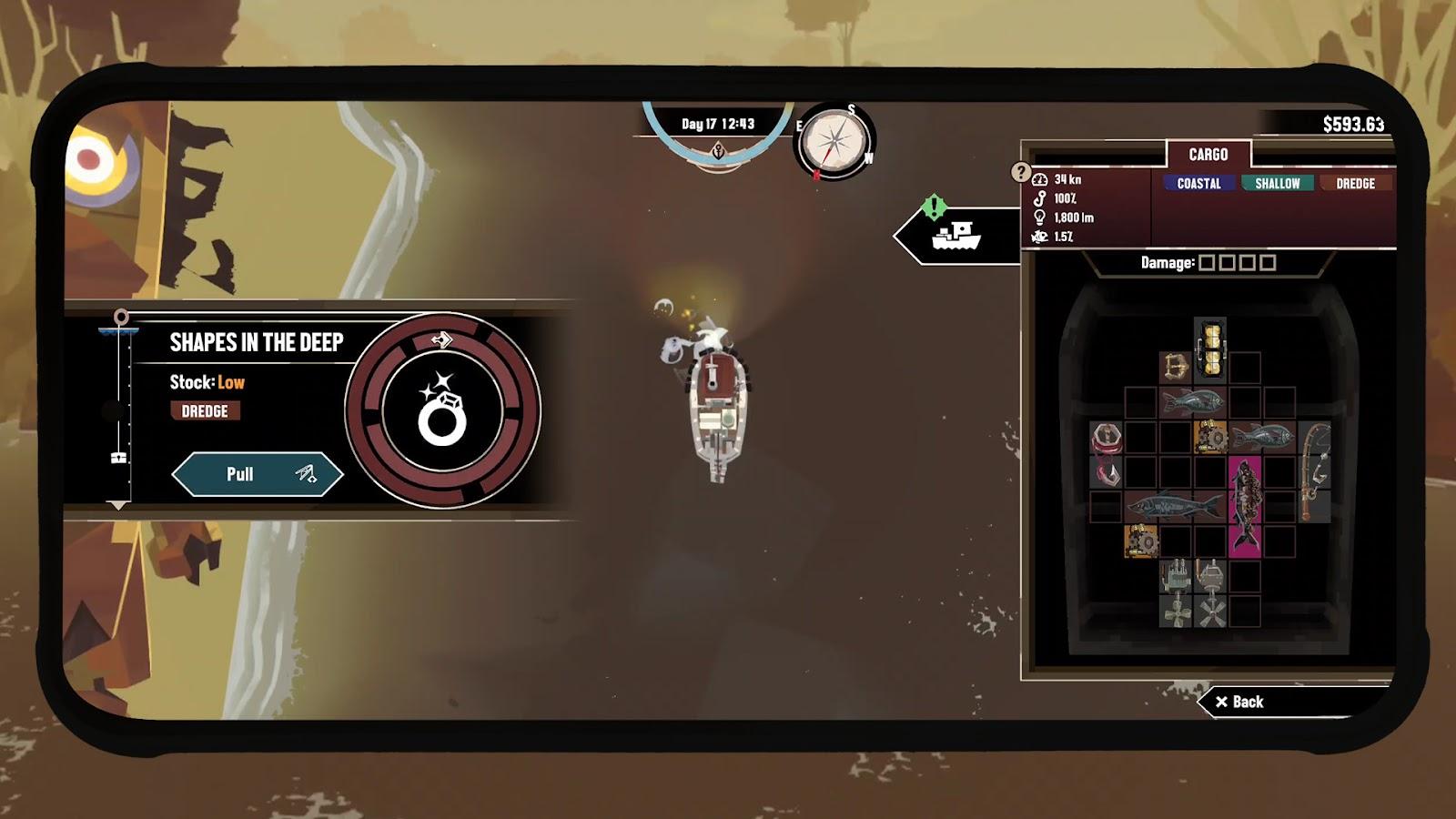This screenshot has height=819, width=1456.
Task: Click the ring icon on the dredge wheel
Action: pyautogui.click(x=443, y=414)
